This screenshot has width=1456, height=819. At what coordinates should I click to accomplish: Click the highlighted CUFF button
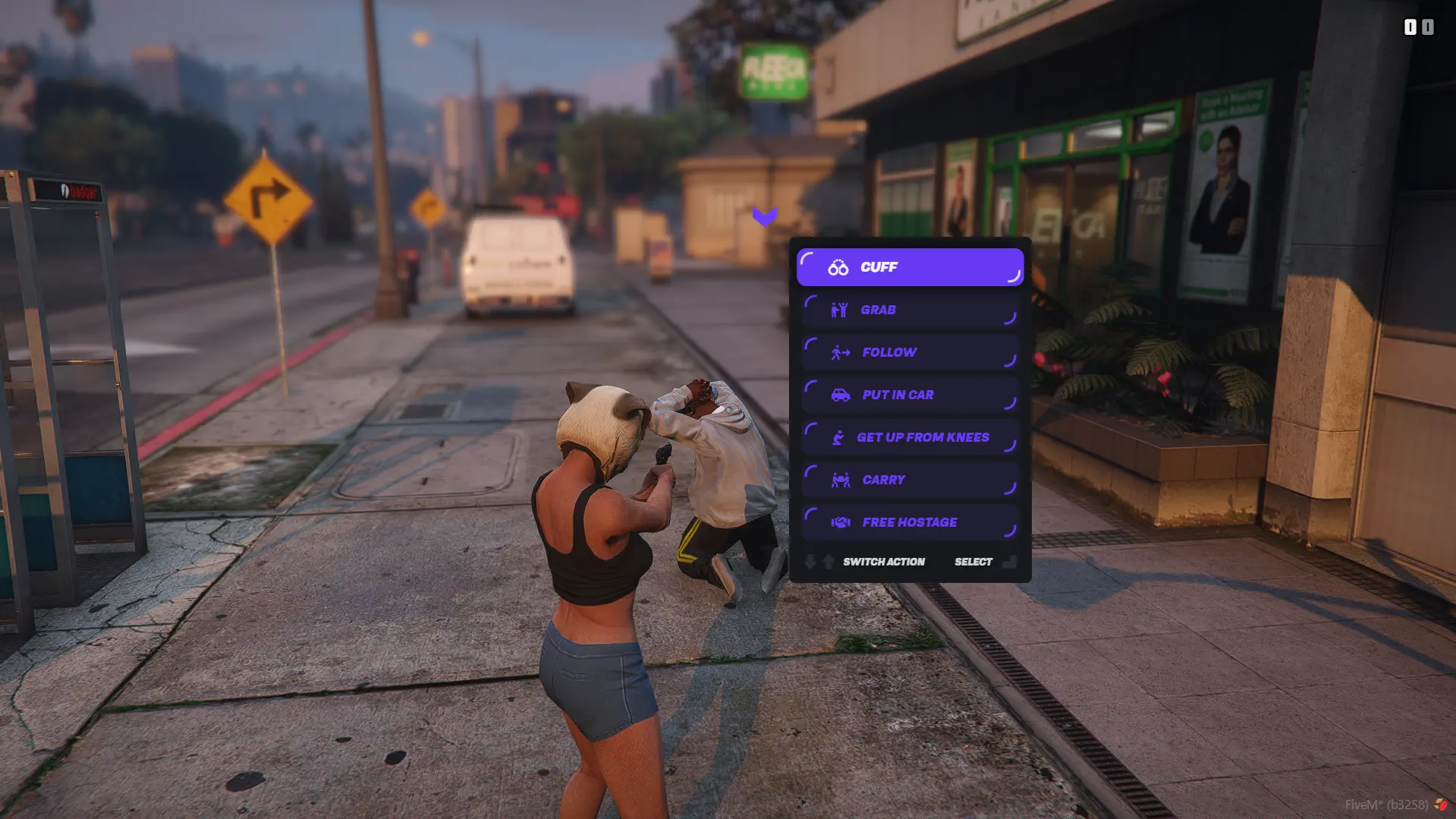point(910,266)
